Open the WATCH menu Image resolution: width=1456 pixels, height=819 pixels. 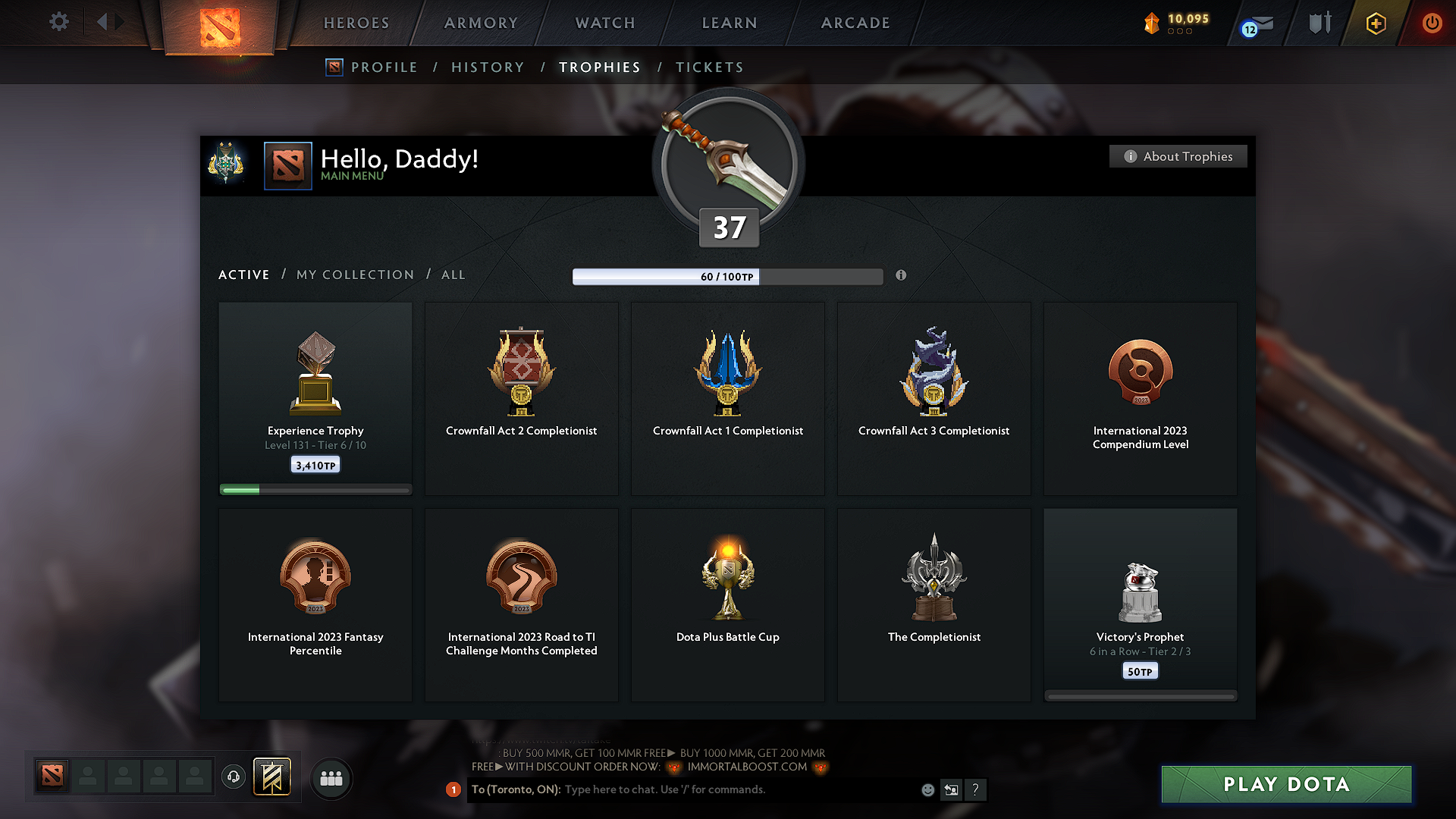point(604,23)
